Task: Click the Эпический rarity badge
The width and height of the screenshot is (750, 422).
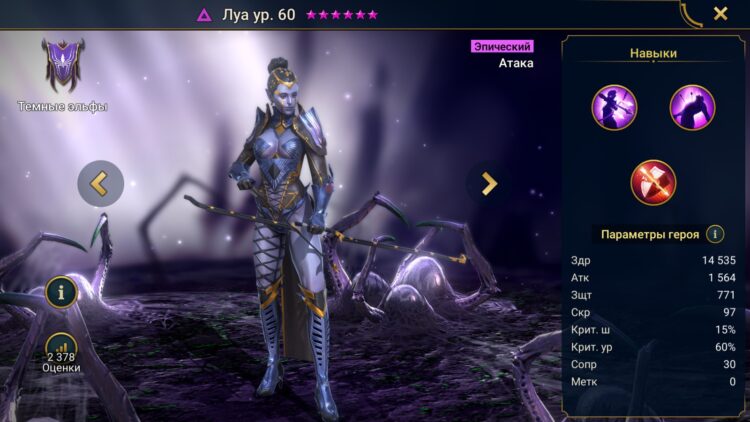Action: click(x=502, y=46)
